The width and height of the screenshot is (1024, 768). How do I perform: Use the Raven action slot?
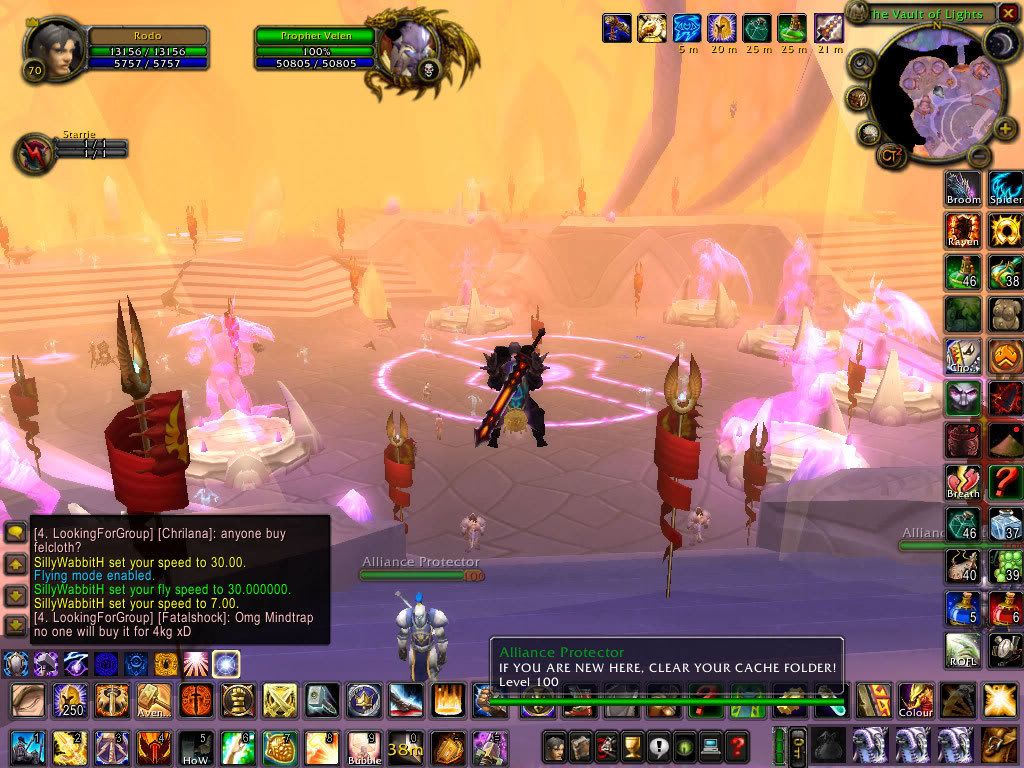pos(964,231)
